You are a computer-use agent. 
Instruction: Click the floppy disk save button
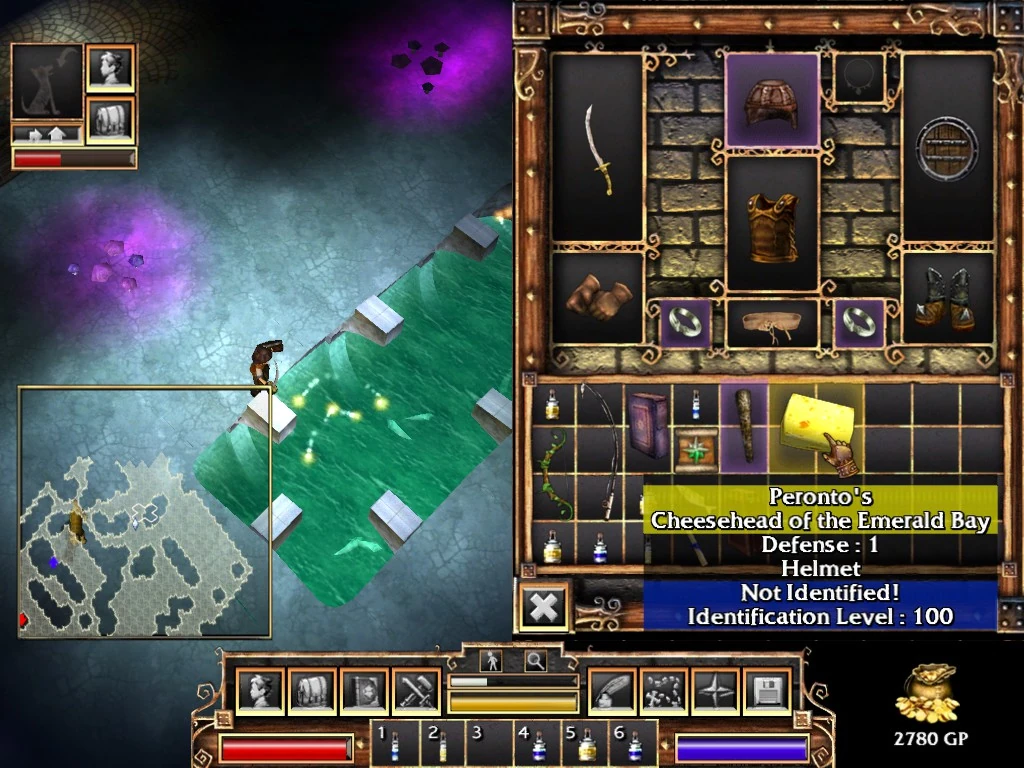tap(768, 692)
